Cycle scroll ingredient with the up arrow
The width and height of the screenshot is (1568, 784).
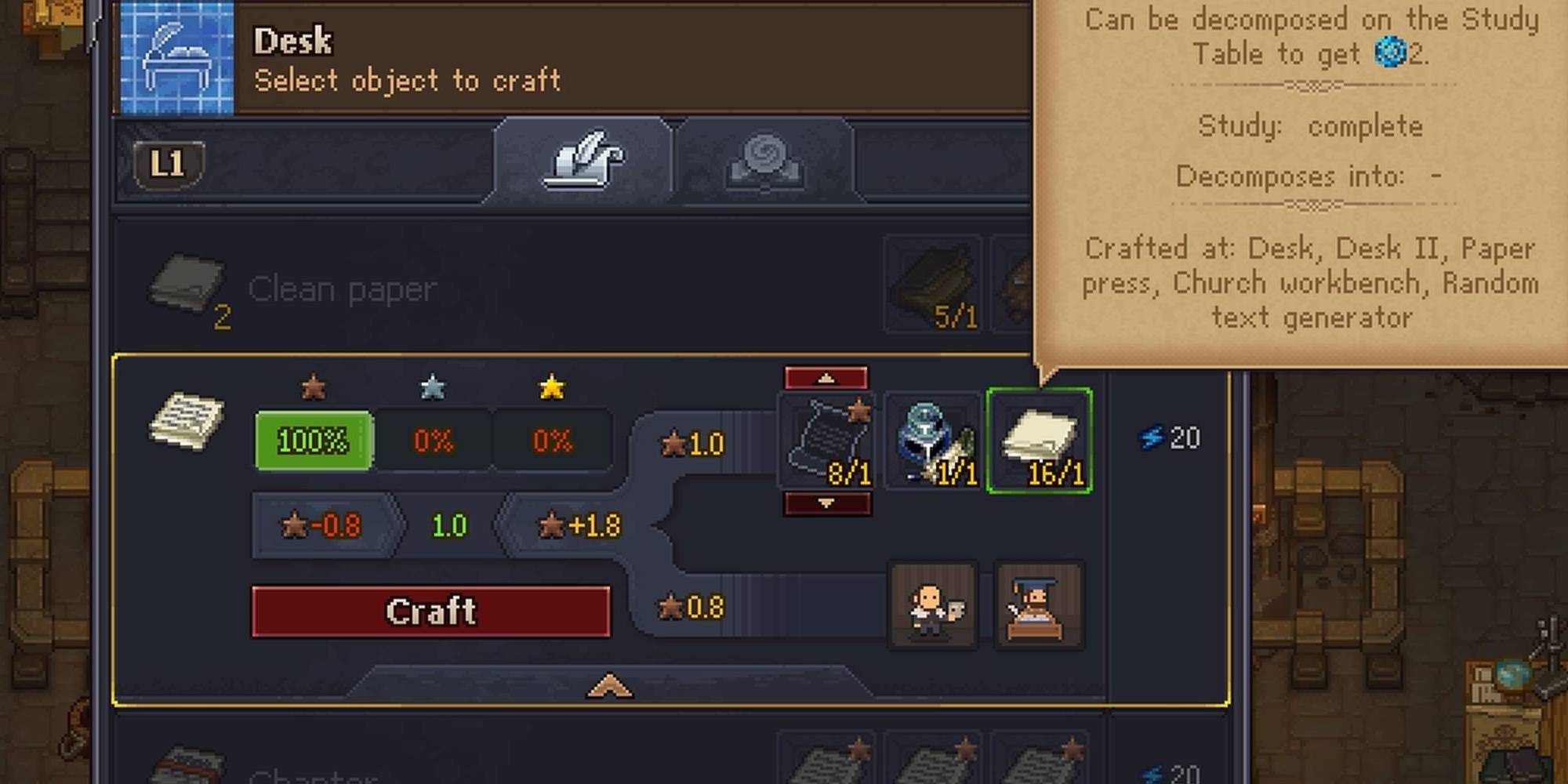tap(826, 379)
